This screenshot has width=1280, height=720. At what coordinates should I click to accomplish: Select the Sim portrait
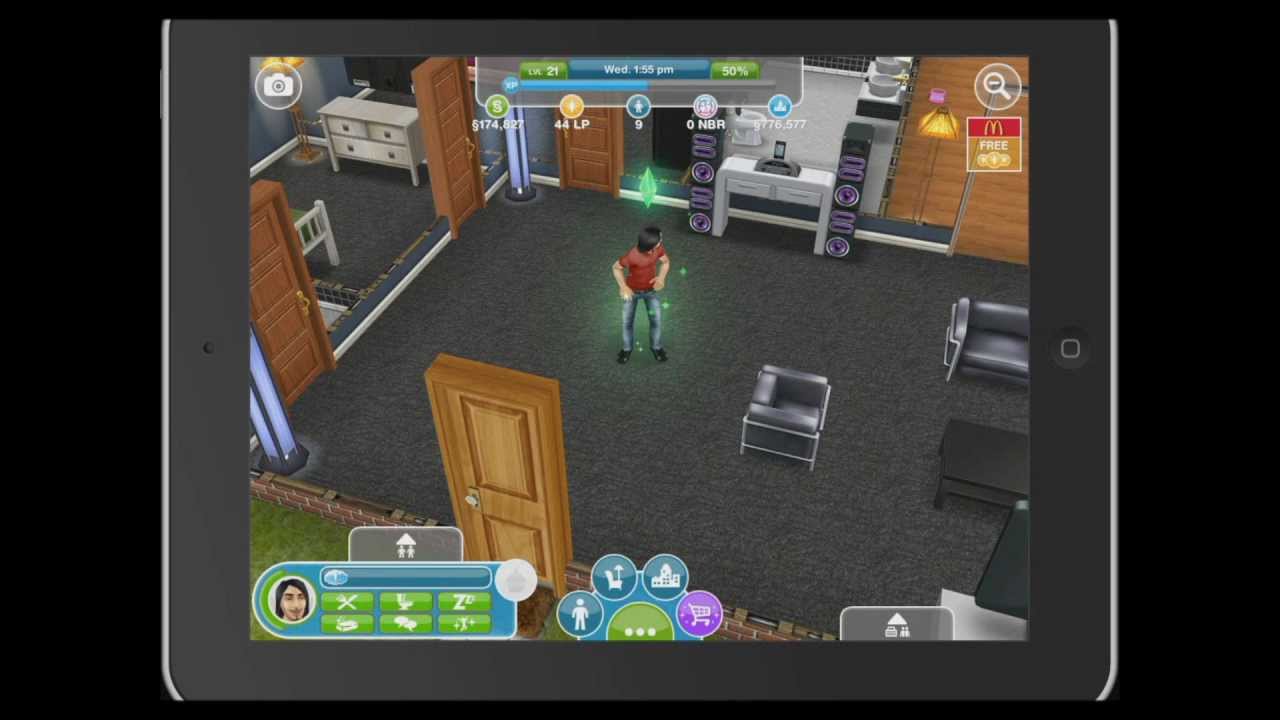click(x=291, y=600)
